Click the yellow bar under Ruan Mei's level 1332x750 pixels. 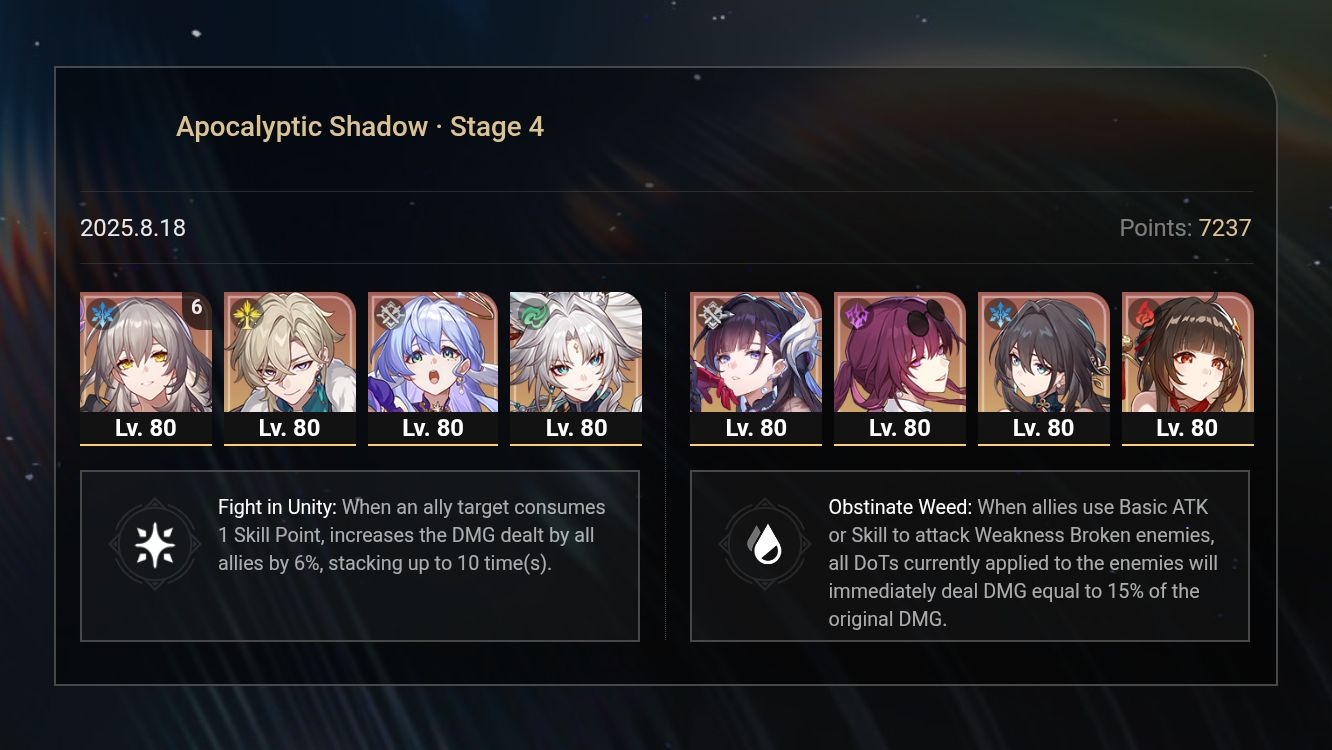(x=1044, y=444)
